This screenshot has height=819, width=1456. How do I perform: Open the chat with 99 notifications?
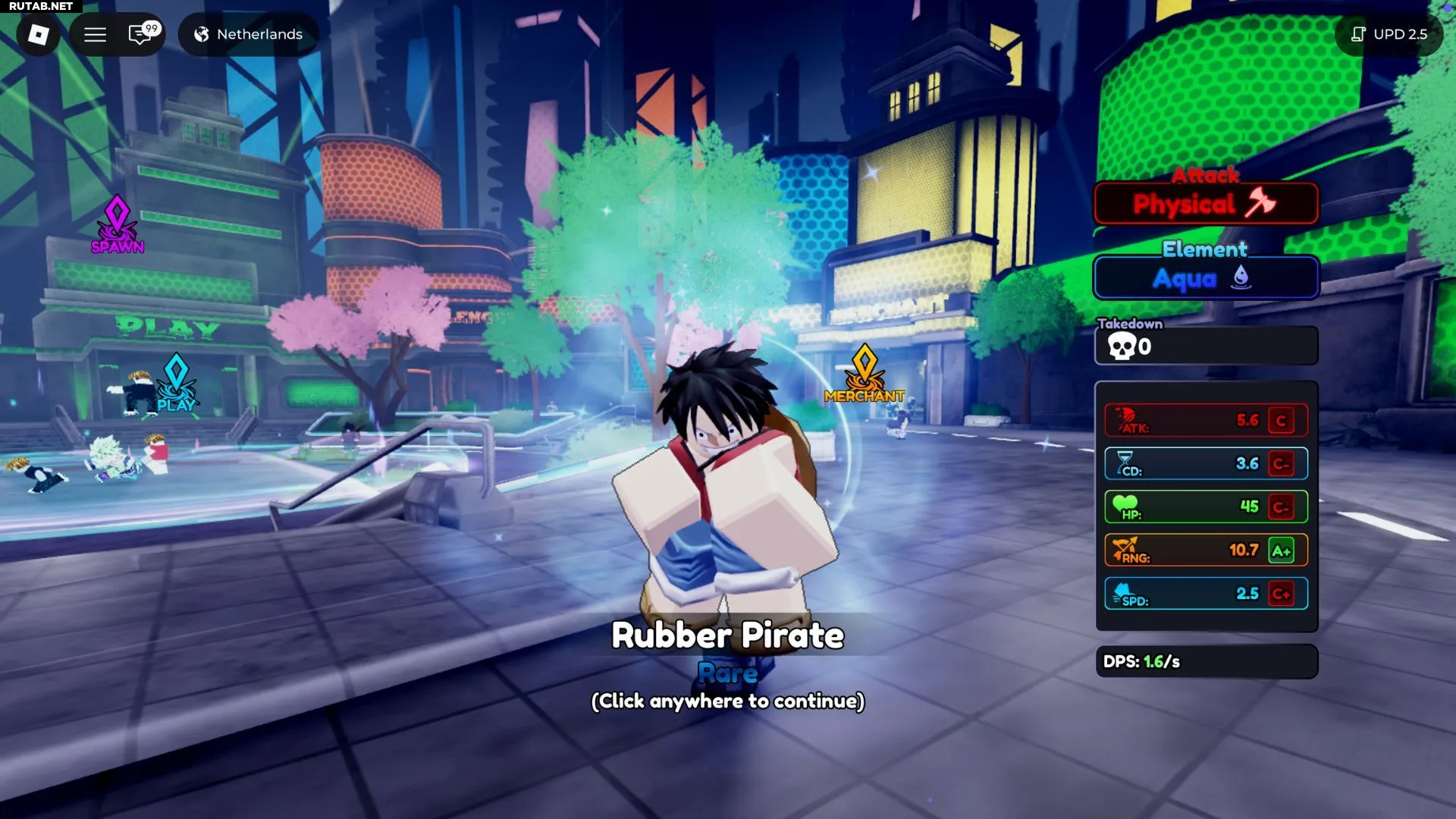[x=142, y=34]
